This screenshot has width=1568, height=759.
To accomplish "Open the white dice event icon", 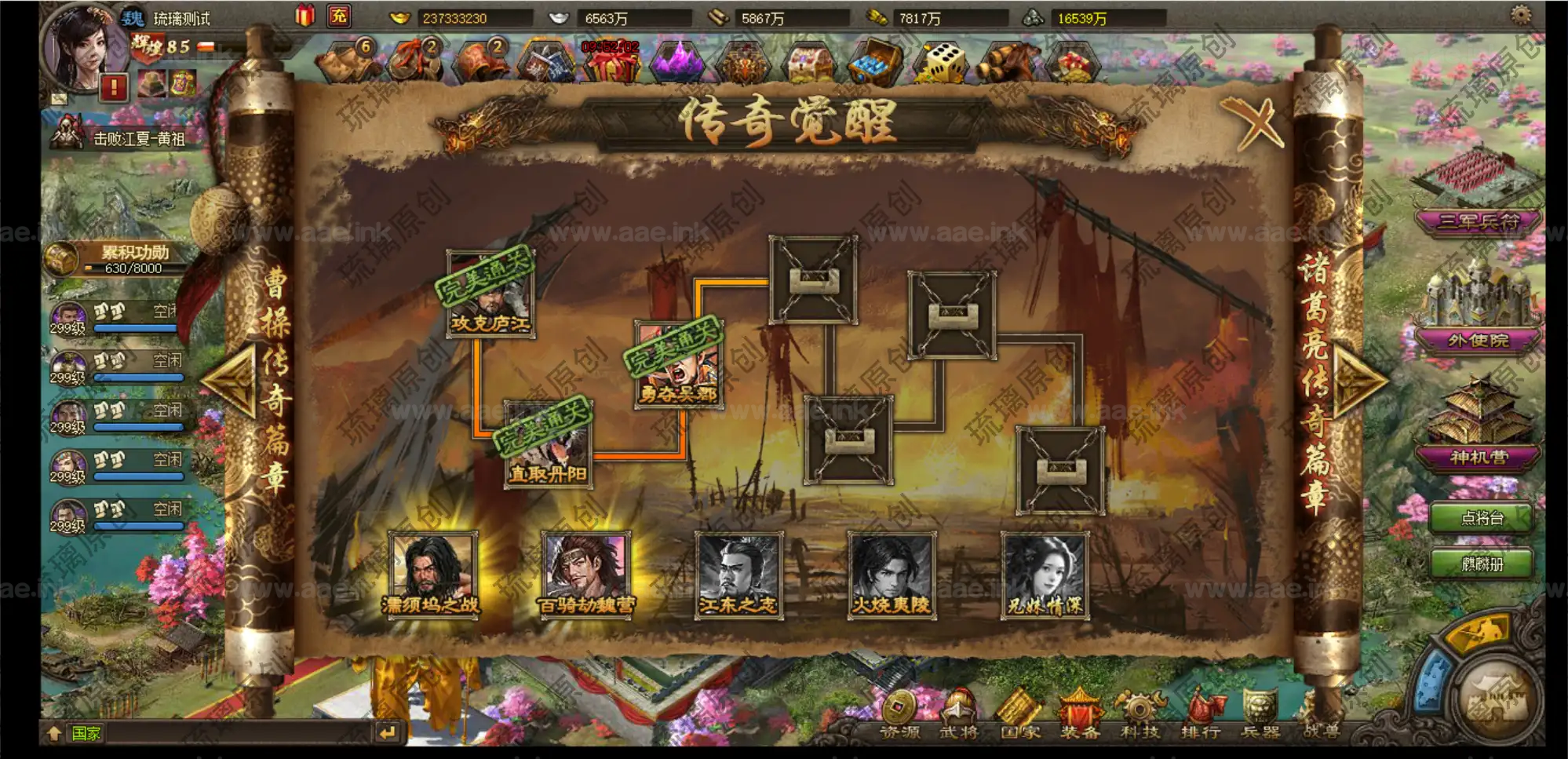I will [944, 61].
